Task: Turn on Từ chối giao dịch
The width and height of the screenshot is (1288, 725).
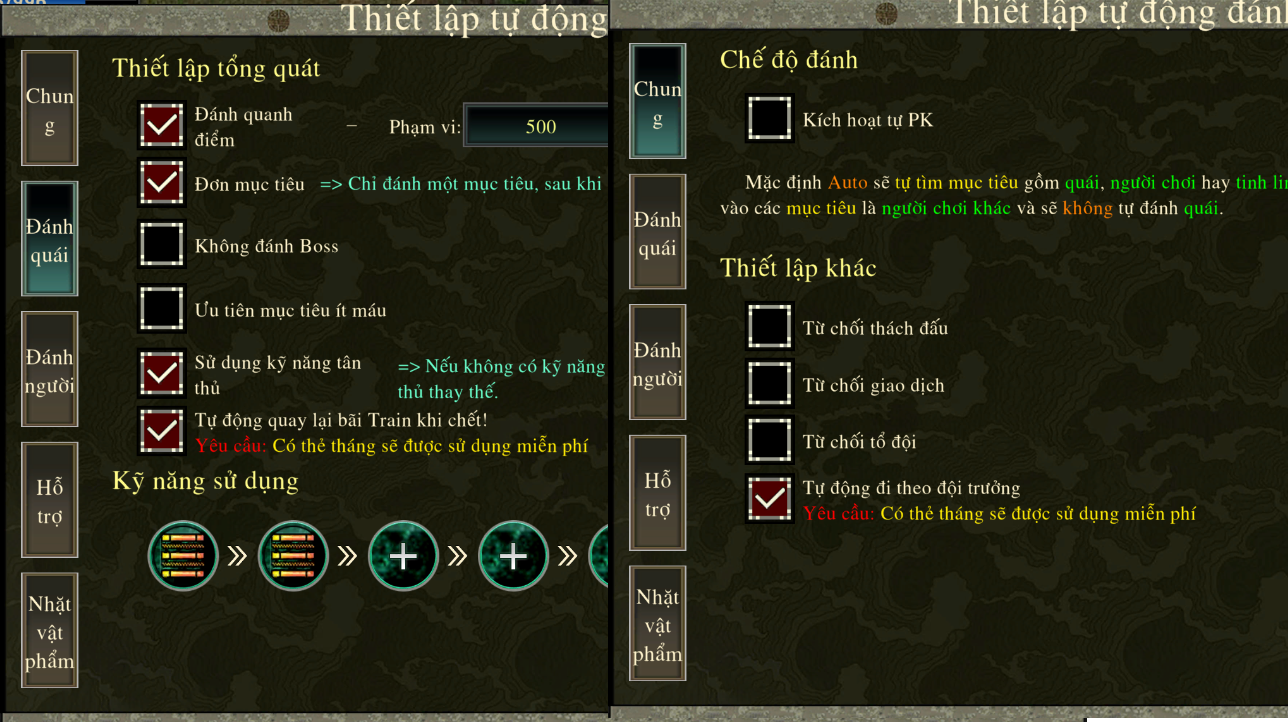Action: (x=770, y=384)
